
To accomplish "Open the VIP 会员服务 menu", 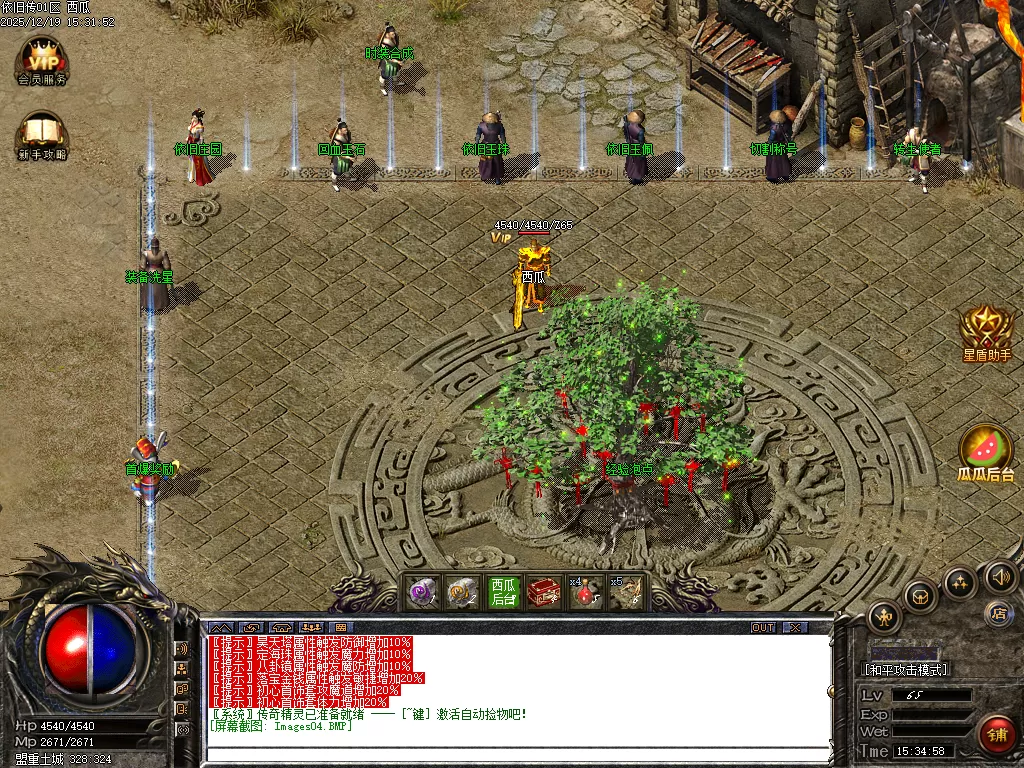I will pos(42,60).
